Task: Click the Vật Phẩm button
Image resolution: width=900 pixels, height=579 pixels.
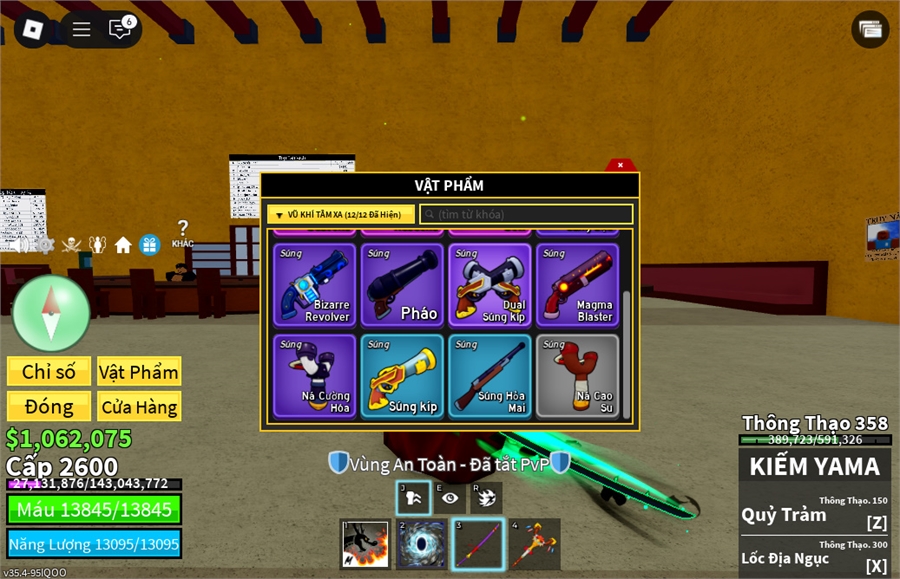Action: click(x=139, y=372)
